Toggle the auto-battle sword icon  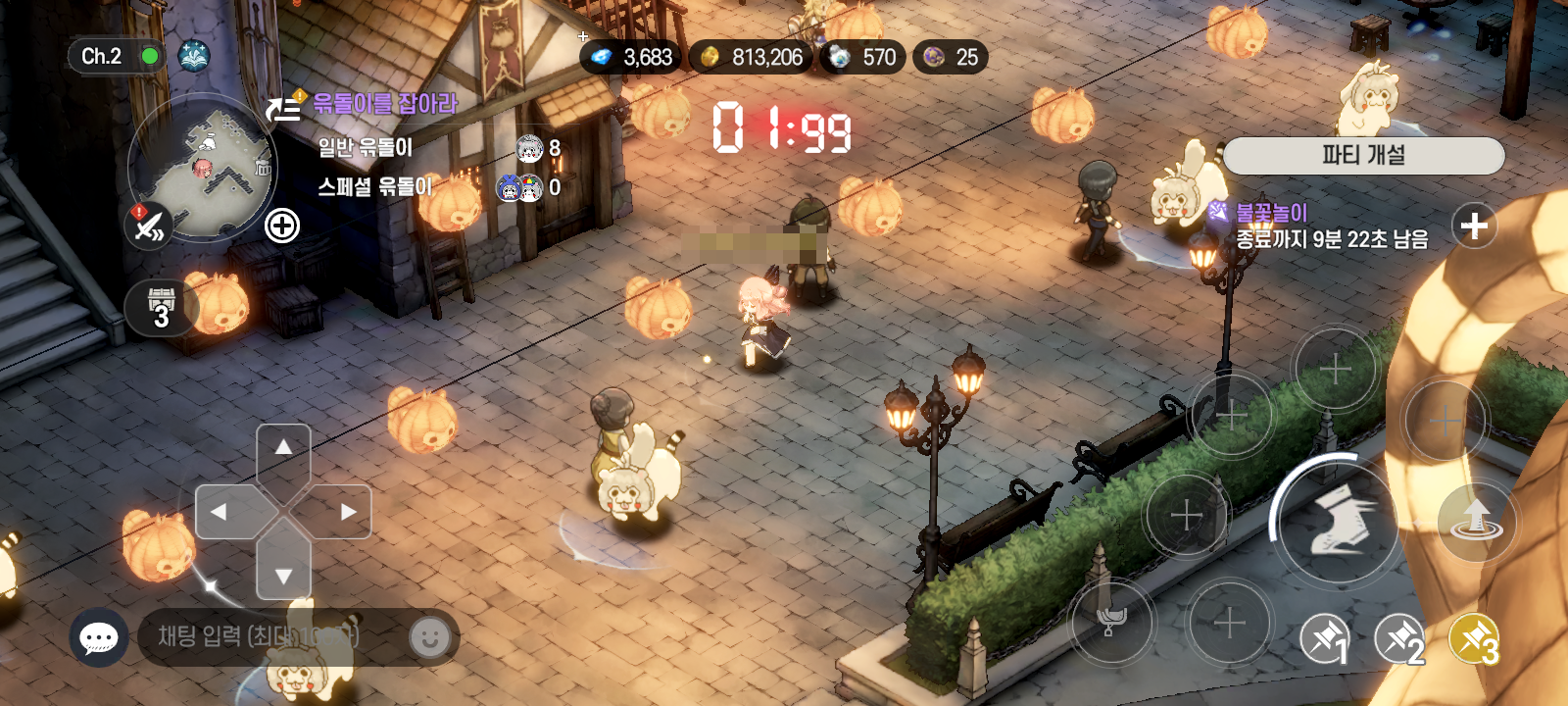(149, 227)
